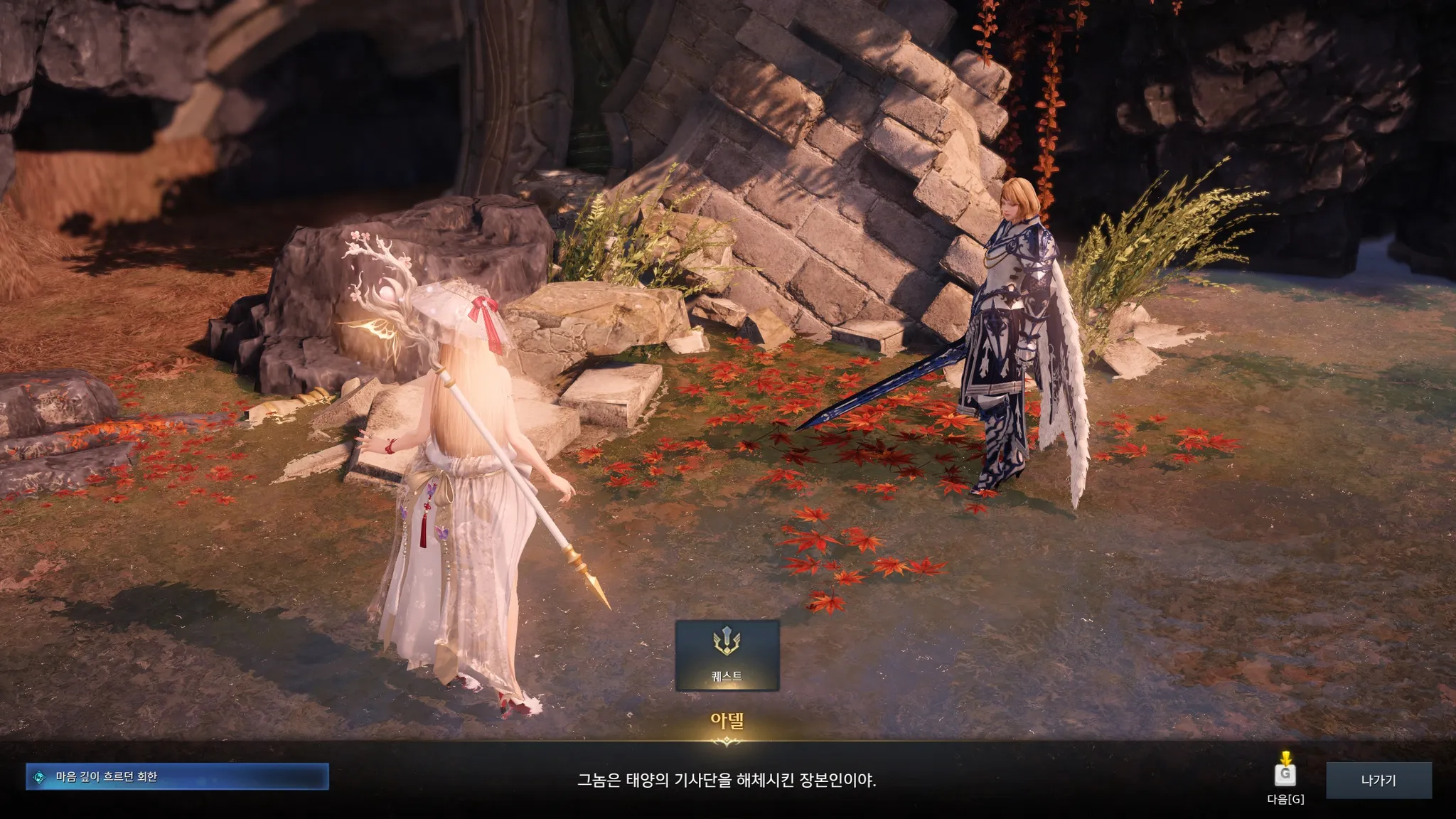The image size is (1456, 819).
Task: Exit the dialogue with 나가기
Action: tap(1378, 780)
